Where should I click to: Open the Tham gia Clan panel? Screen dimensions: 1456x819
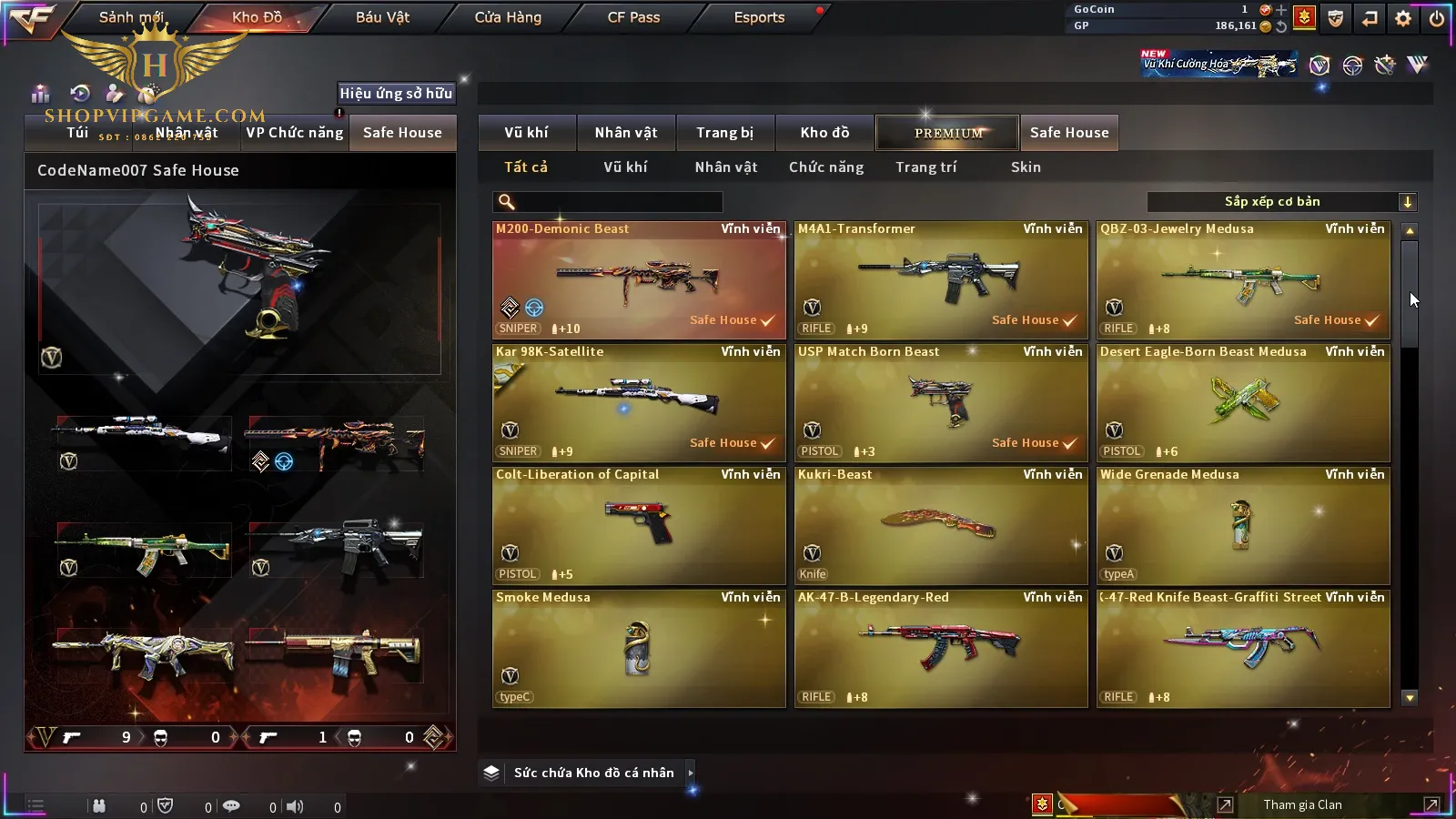click(x=1302, y=804)
